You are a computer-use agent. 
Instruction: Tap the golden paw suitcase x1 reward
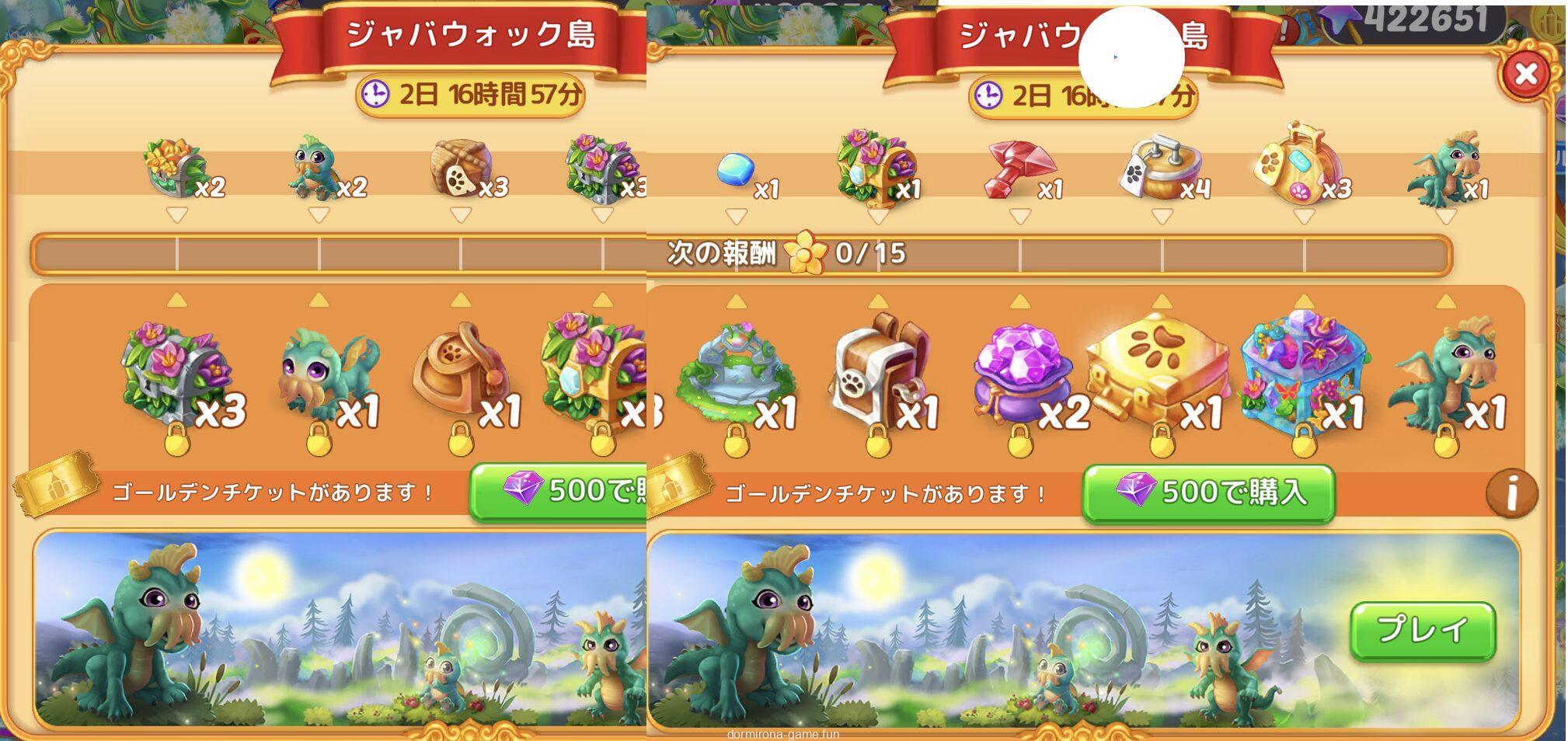click(x=1158, y=373)
